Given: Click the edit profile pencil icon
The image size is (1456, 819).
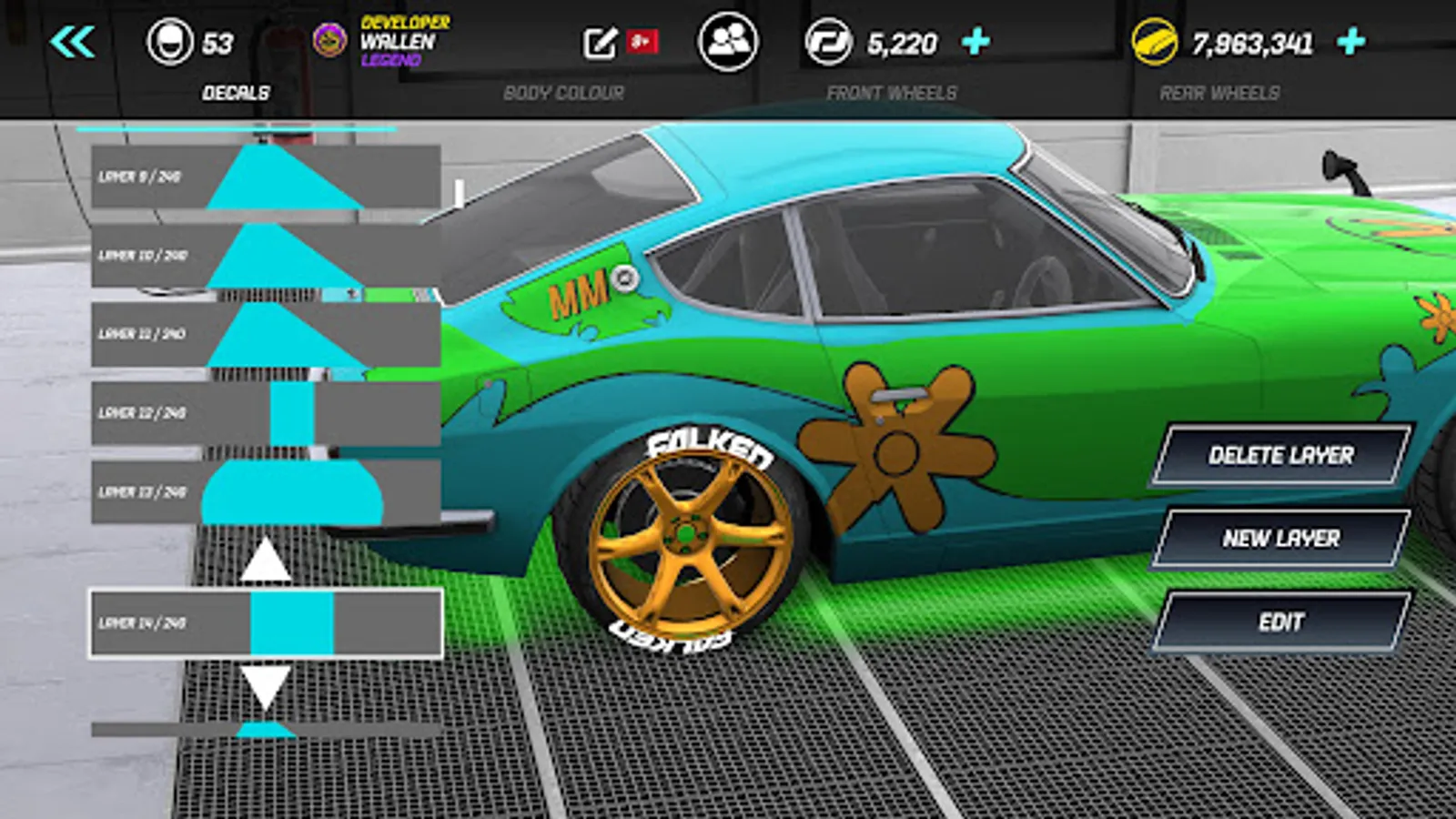Looking at the screenshot, I should tap(600, 42).
